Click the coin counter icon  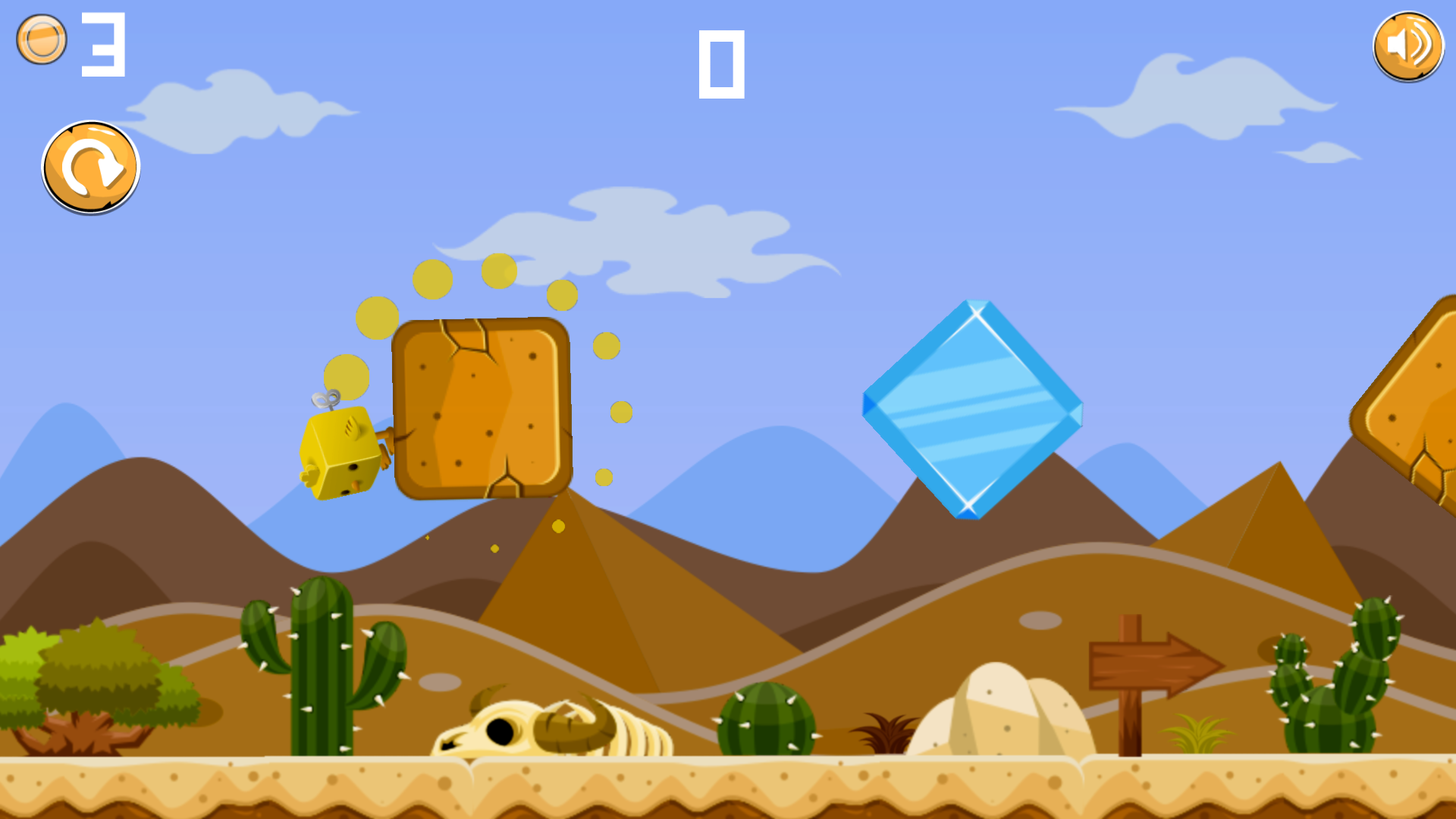pyautogui.click(x=42, y=38)
